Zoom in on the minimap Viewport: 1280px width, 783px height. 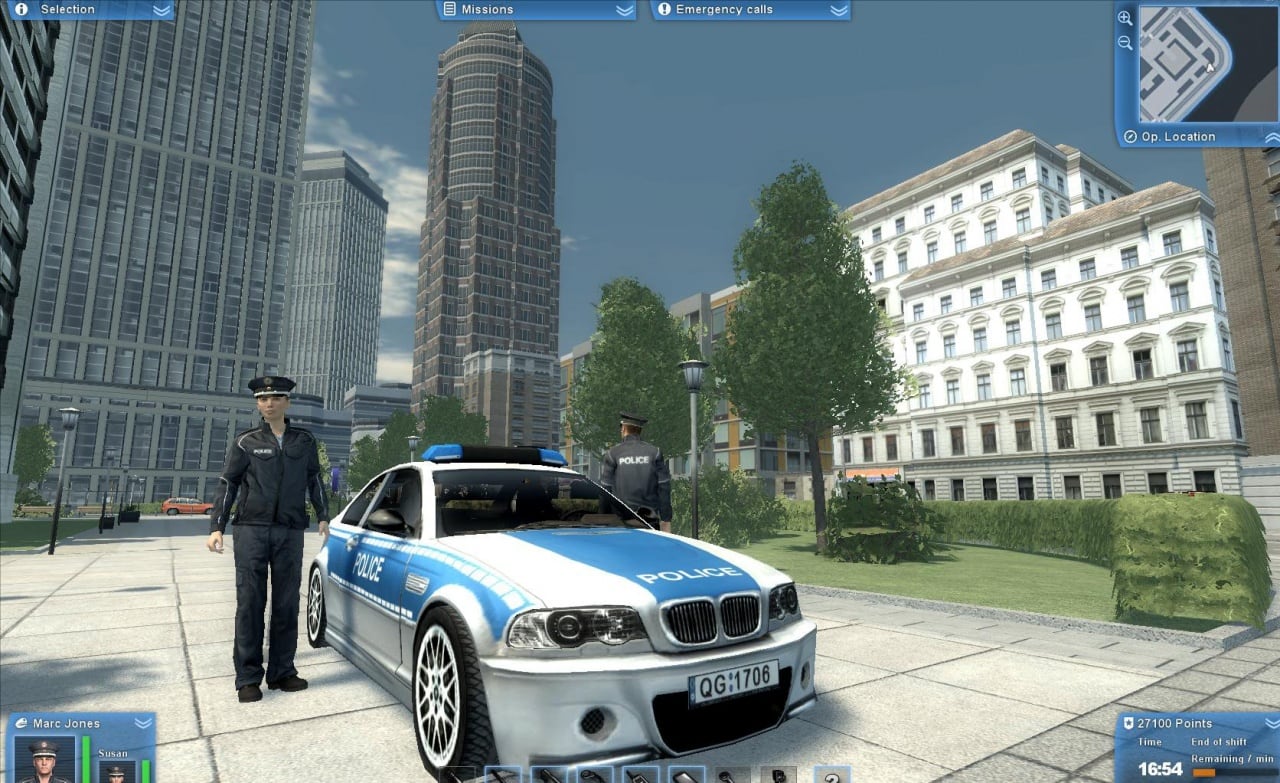[x=1125, y=18]
